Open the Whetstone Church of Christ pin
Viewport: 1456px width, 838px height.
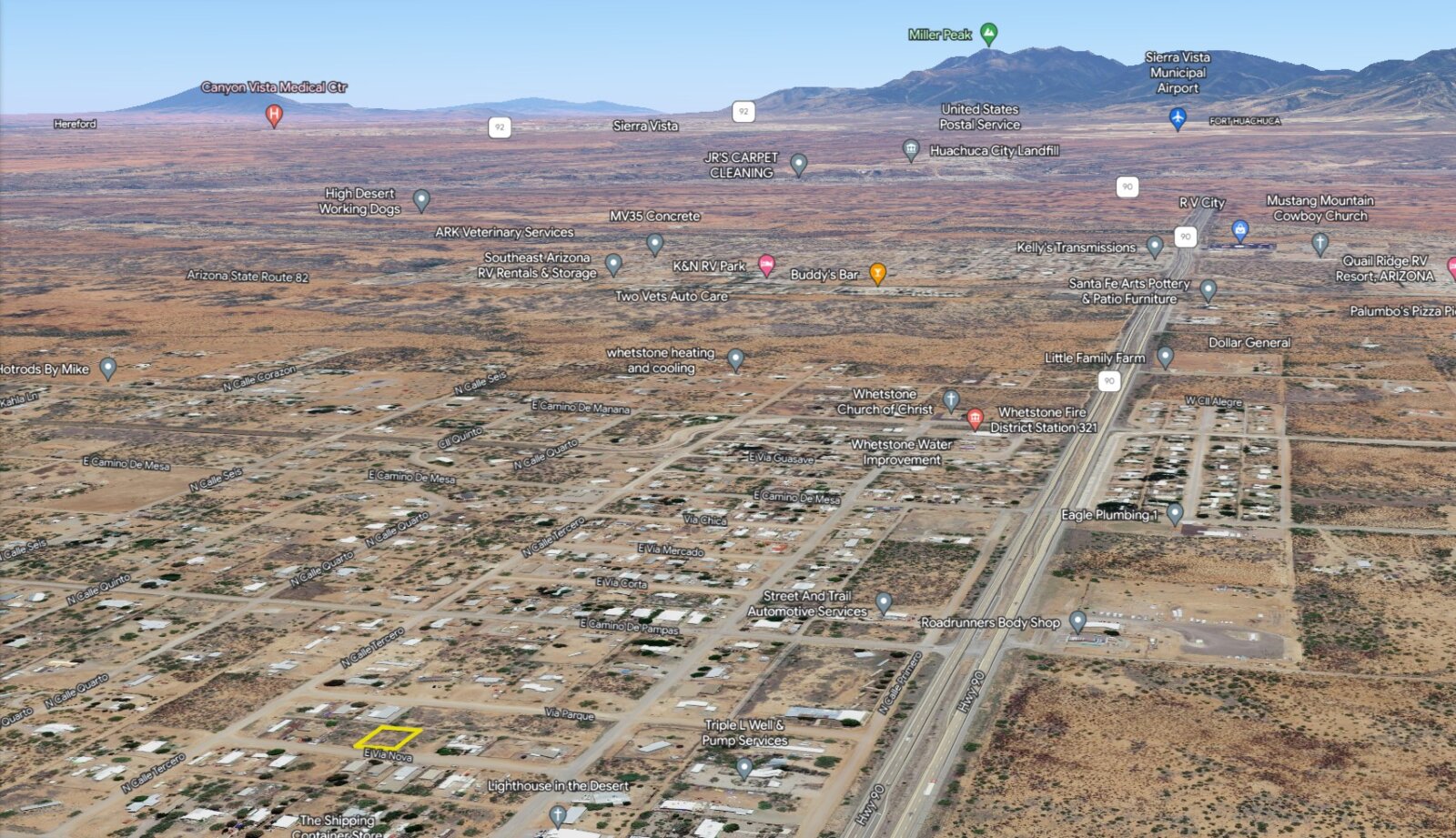(x=951, y=399)
